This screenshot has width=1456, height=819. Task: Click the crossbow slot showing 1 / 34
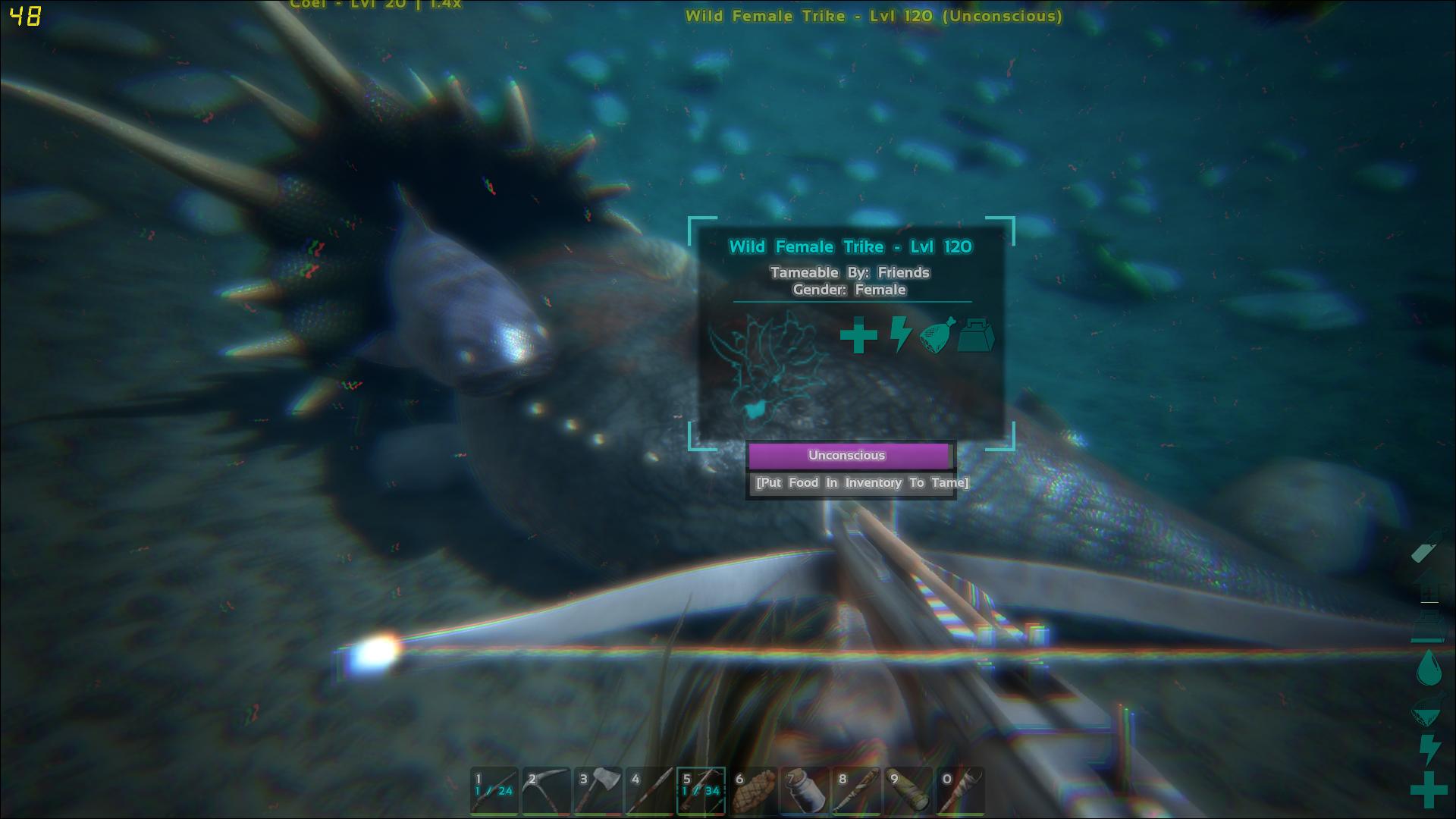click(701, 791)
